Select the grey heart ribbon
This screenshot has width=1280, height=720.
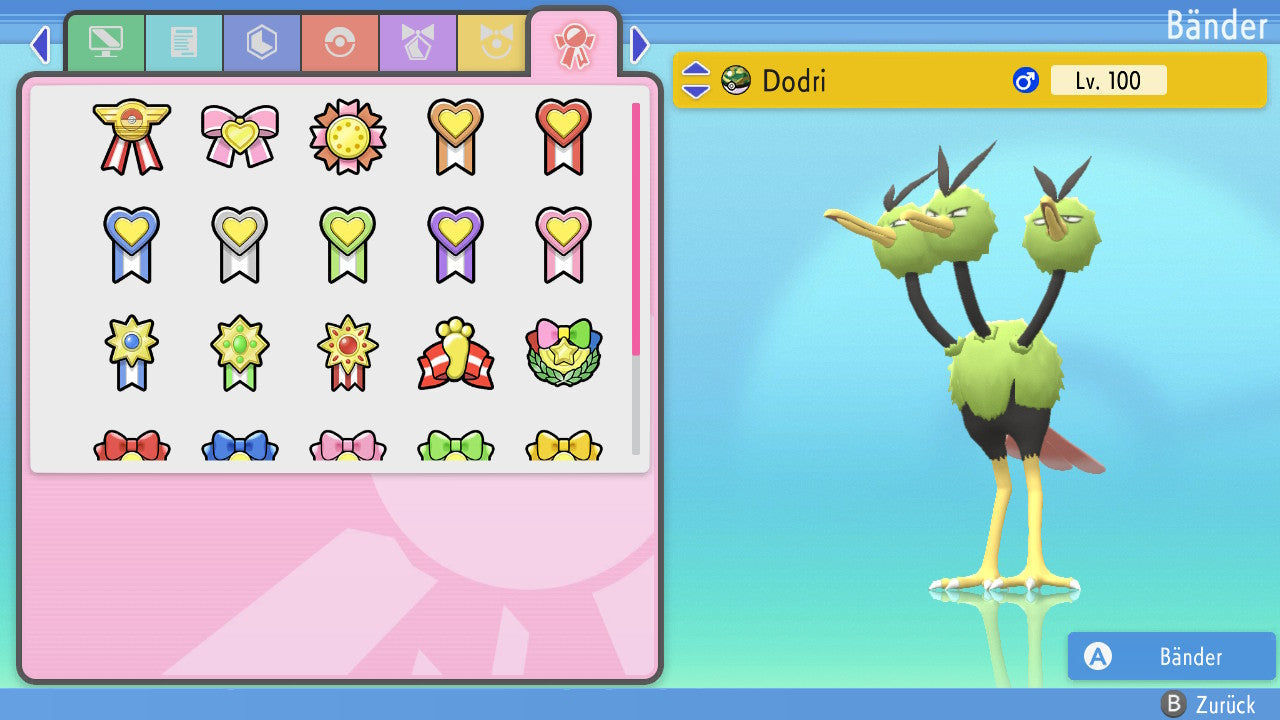tap(240, 244)
